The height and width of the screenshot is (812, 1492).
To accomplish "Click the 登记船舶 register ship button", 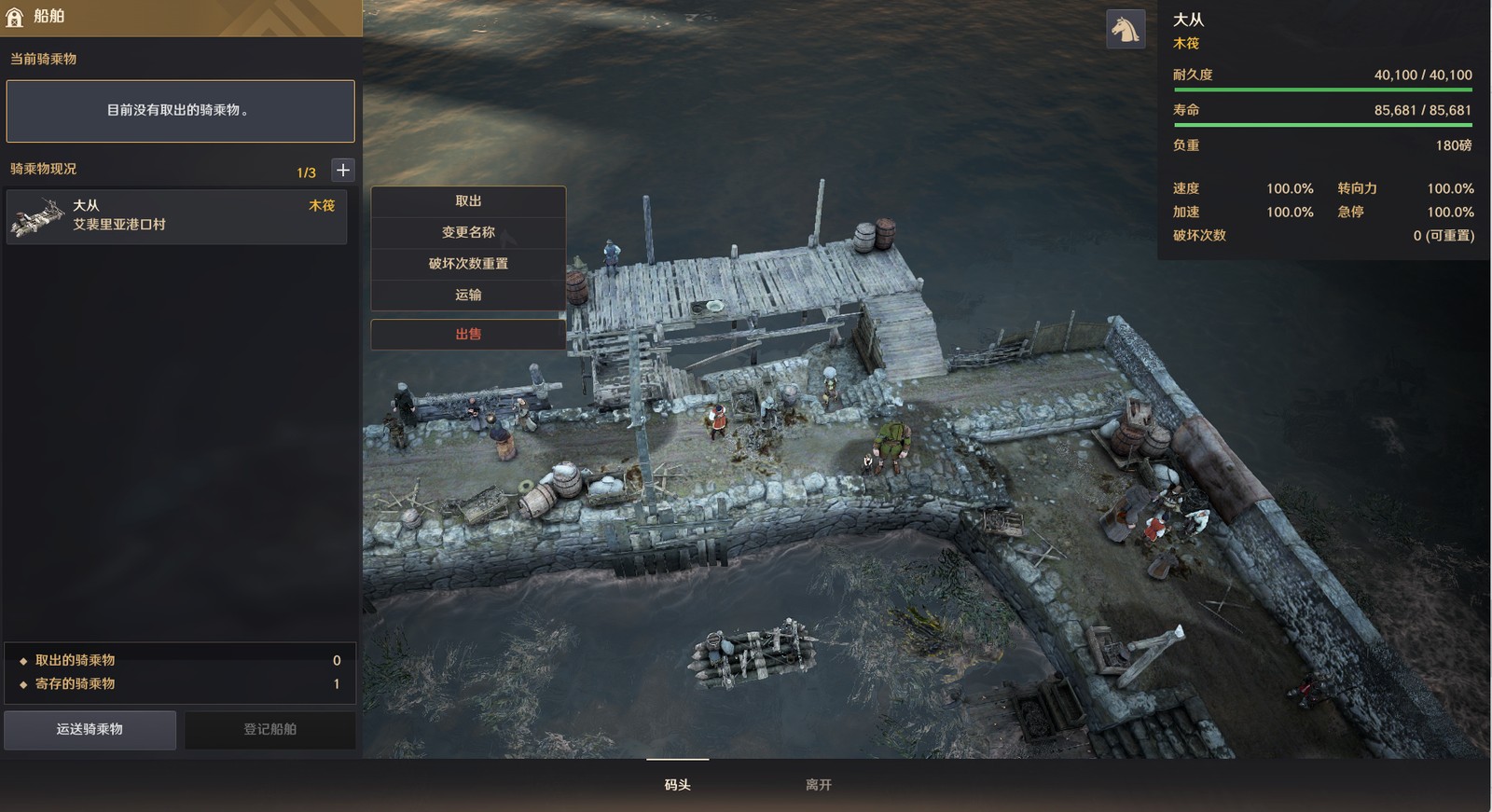I will (270, 729).
